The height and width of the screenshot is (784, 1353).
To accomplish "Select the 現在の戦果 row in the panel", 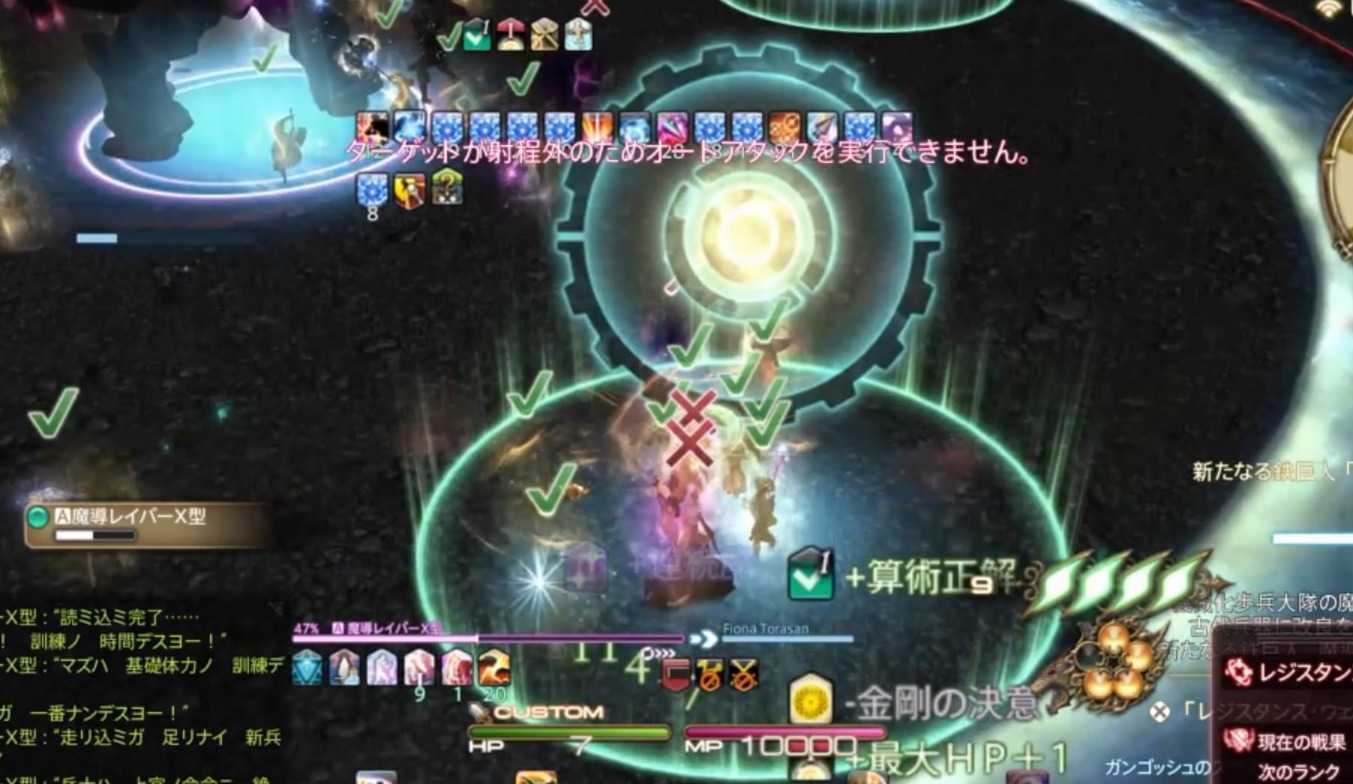I will 1302,739.
